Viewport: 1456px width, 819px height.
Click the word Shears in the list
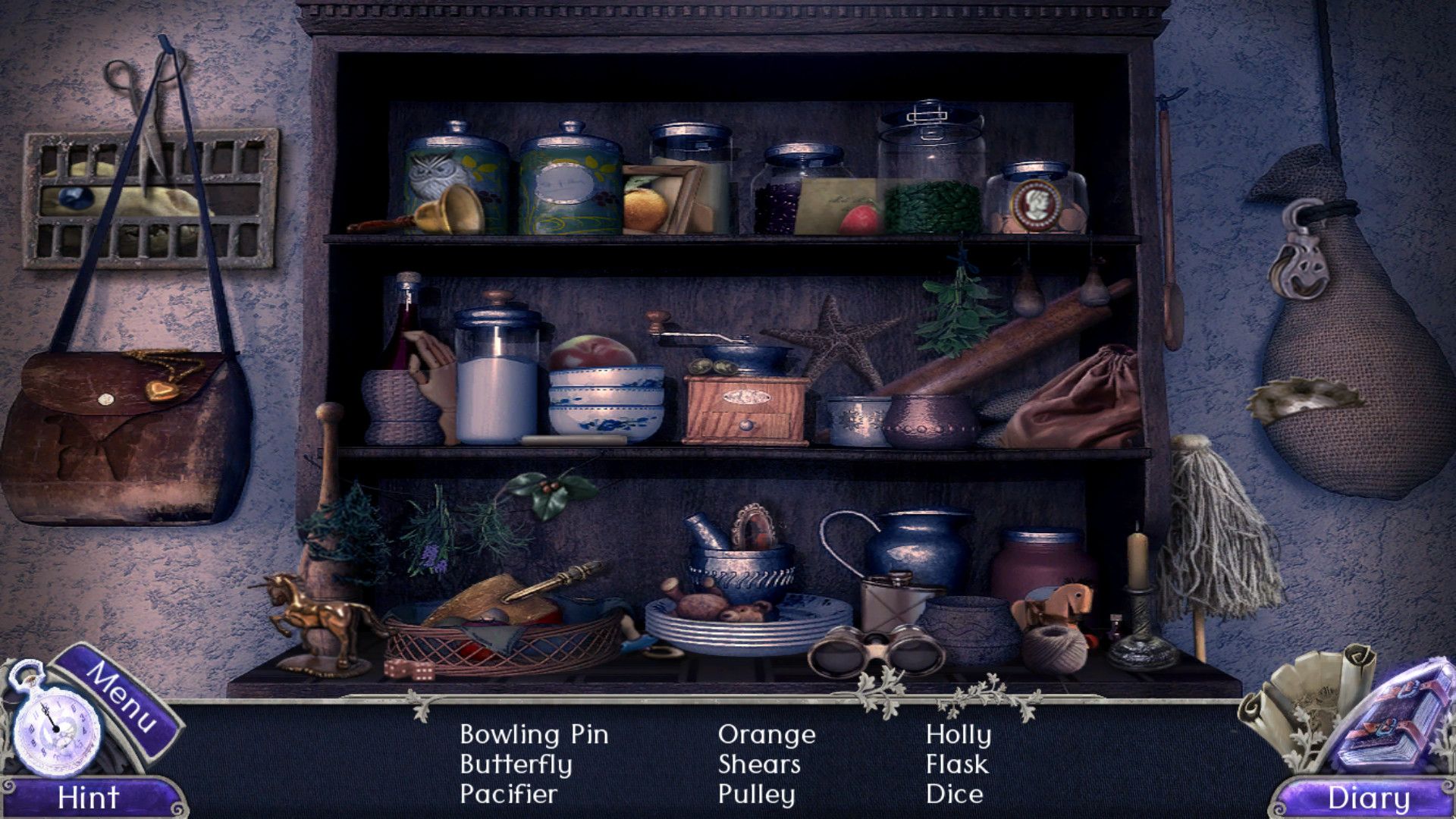[758, 764]
